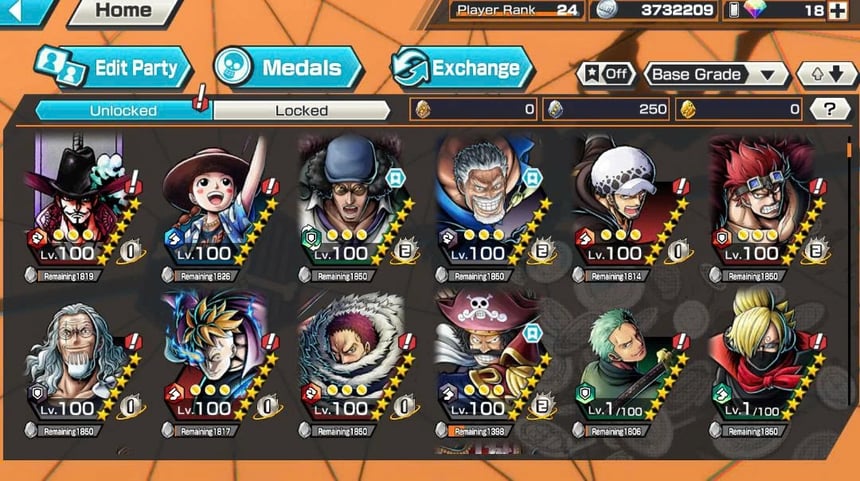Open the question mark help button
Viewport: 860px width, 481px height.
tap(829, 110)
